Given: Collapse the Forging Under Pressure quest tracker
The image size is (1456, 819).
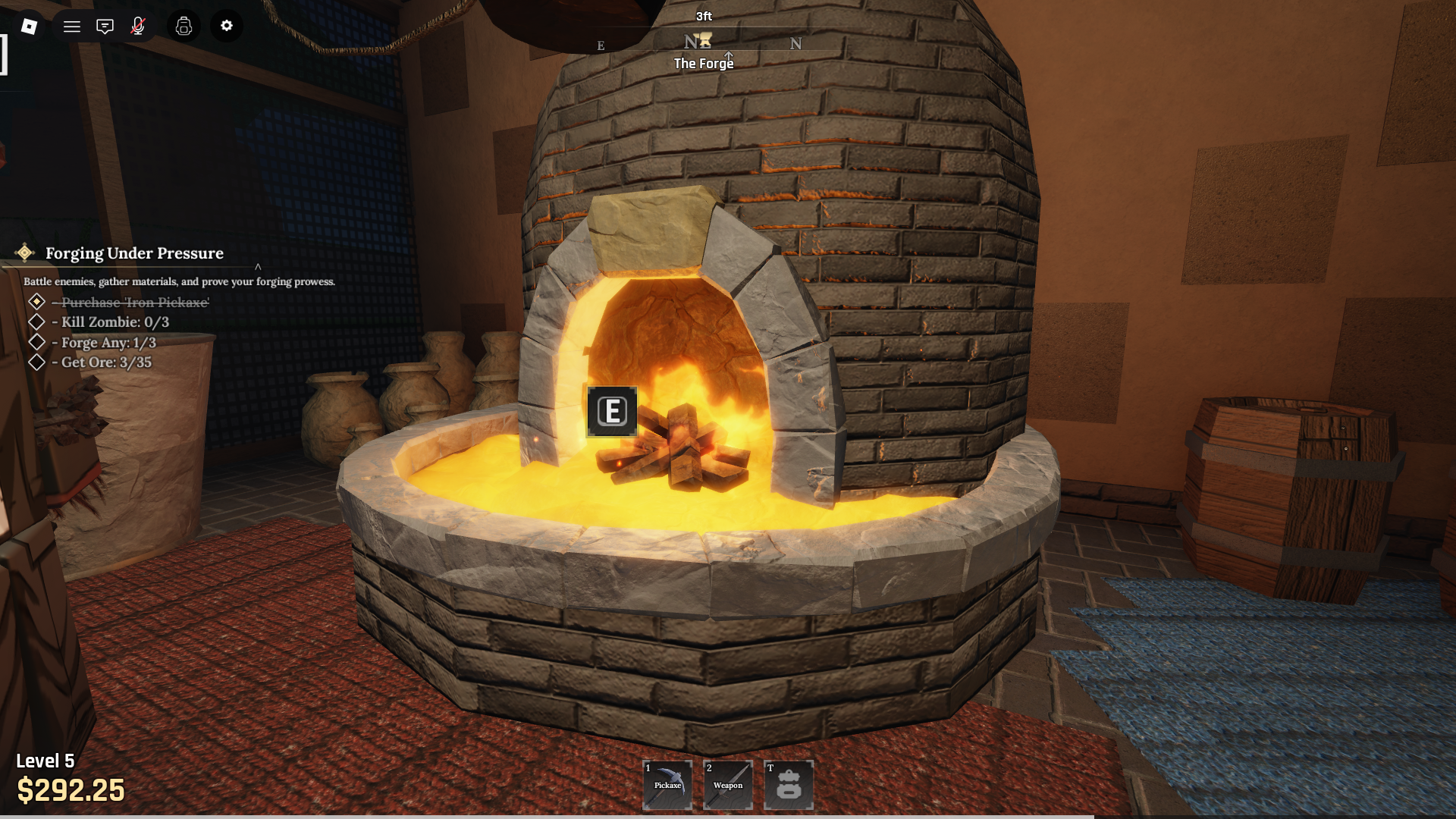Looking at the screenshot, I should pos(258,266).
